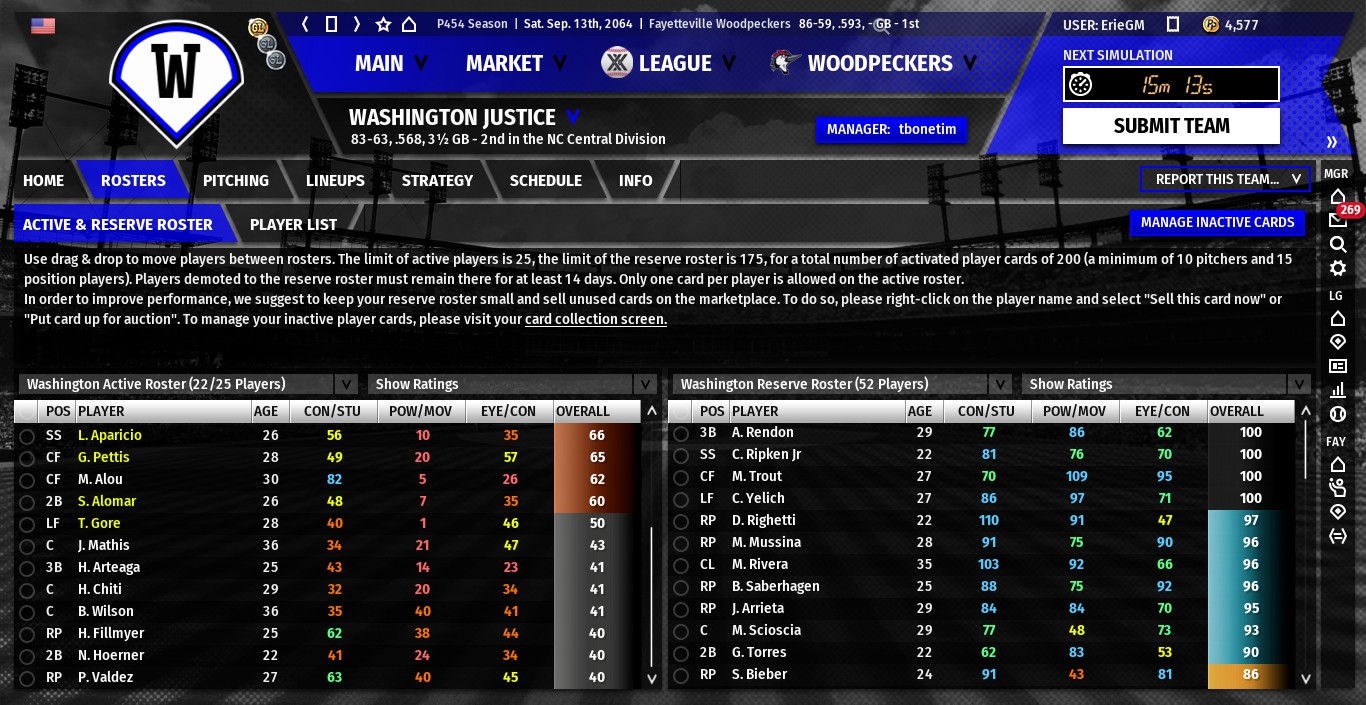
Task: Select L. Aparicio on the active roster
Action: coord(110,435)
